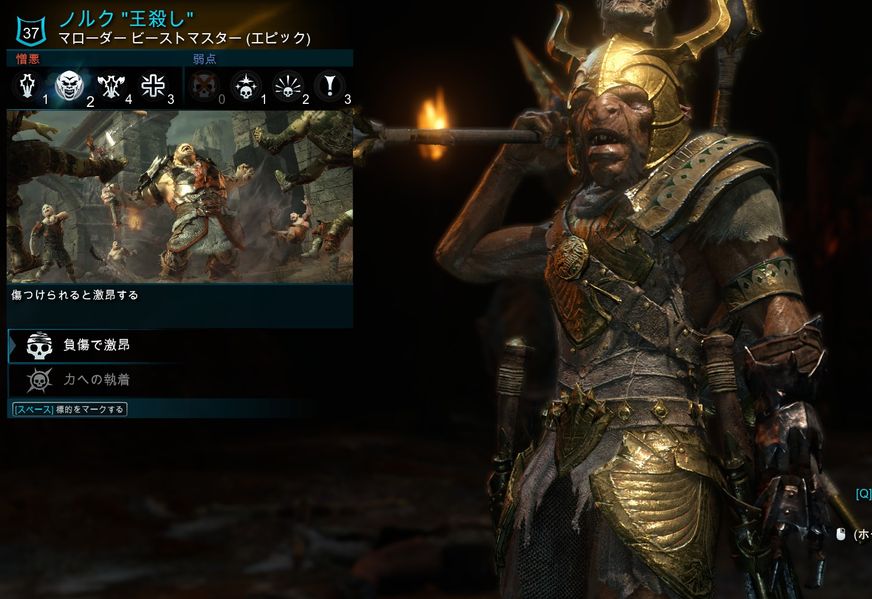The image size is (872, 599).
Task: Click the level 37 captain badge
Action: pos(32,28)
